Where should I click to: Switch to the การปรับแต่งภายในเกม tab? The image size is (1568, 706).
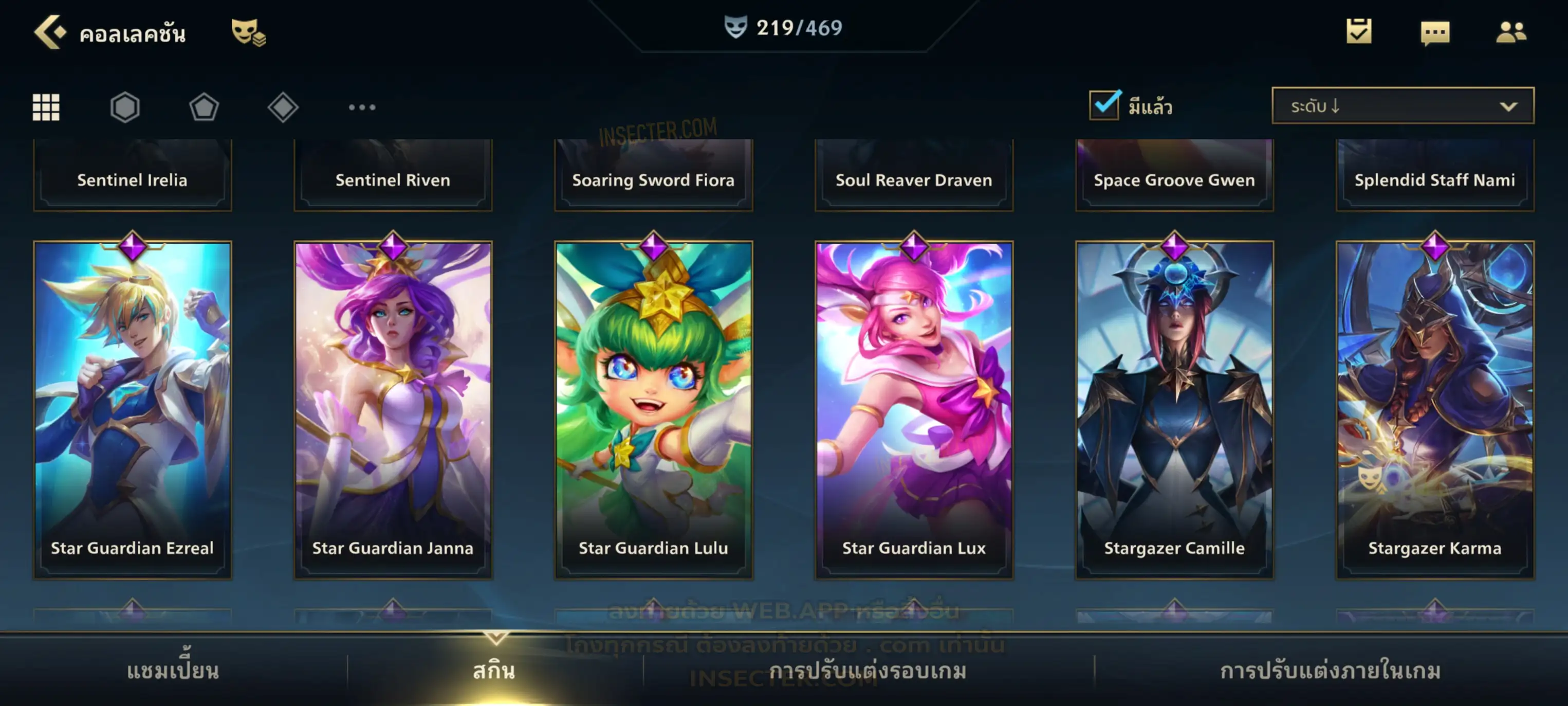pyautogui.click(x=1330, y=671)
